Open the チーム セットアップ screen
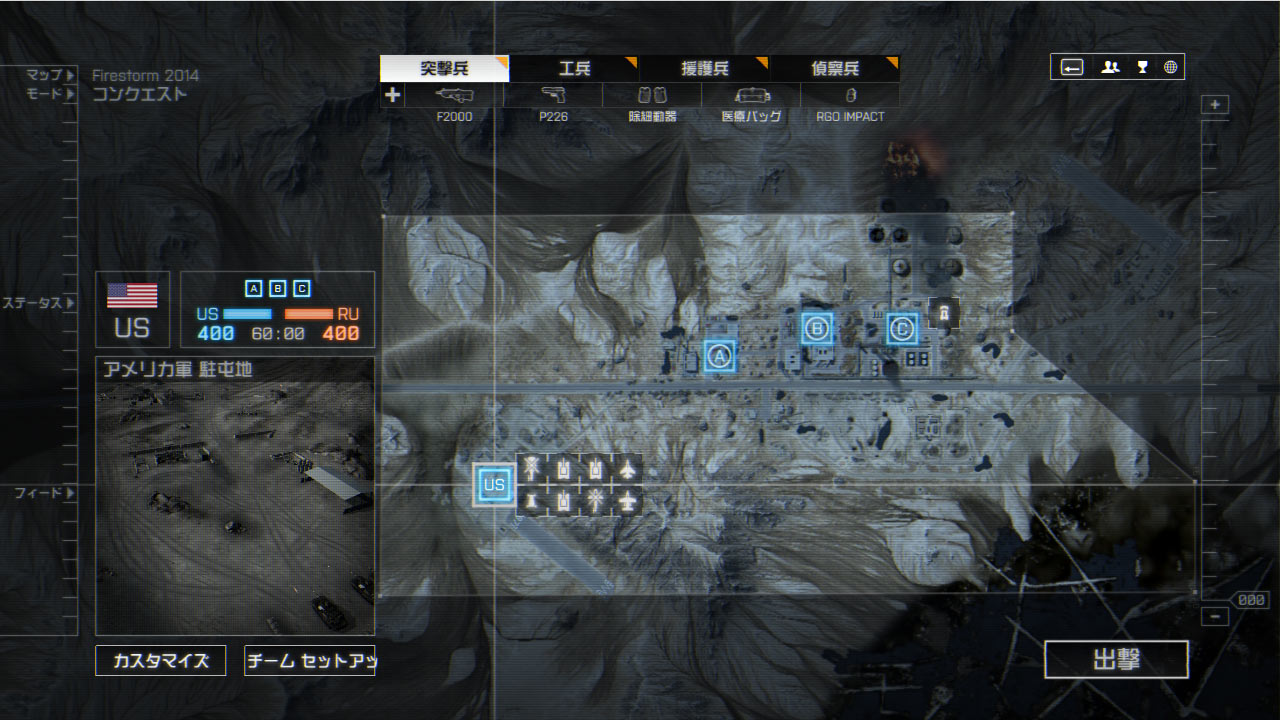The image size is (1280, 720). point(309,661)
